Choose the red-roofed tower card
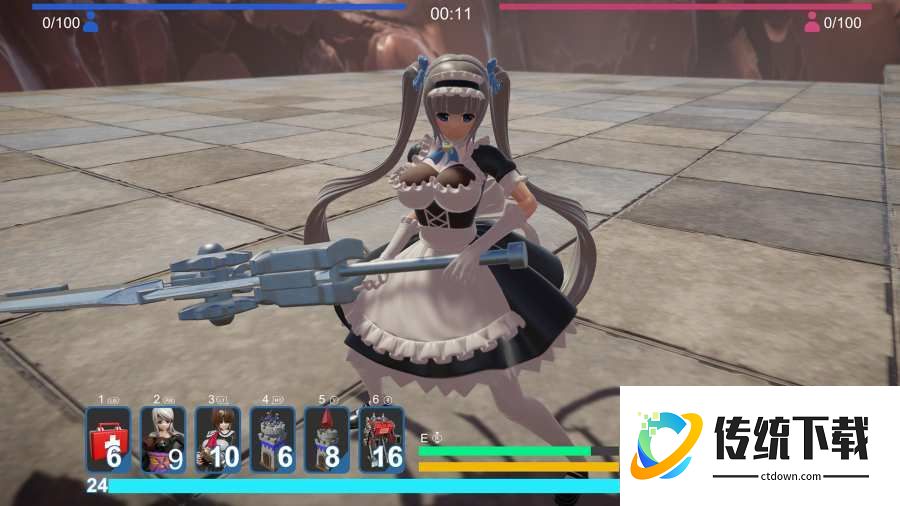This screenshot has height=506, width=900. [x=327, y=439]
